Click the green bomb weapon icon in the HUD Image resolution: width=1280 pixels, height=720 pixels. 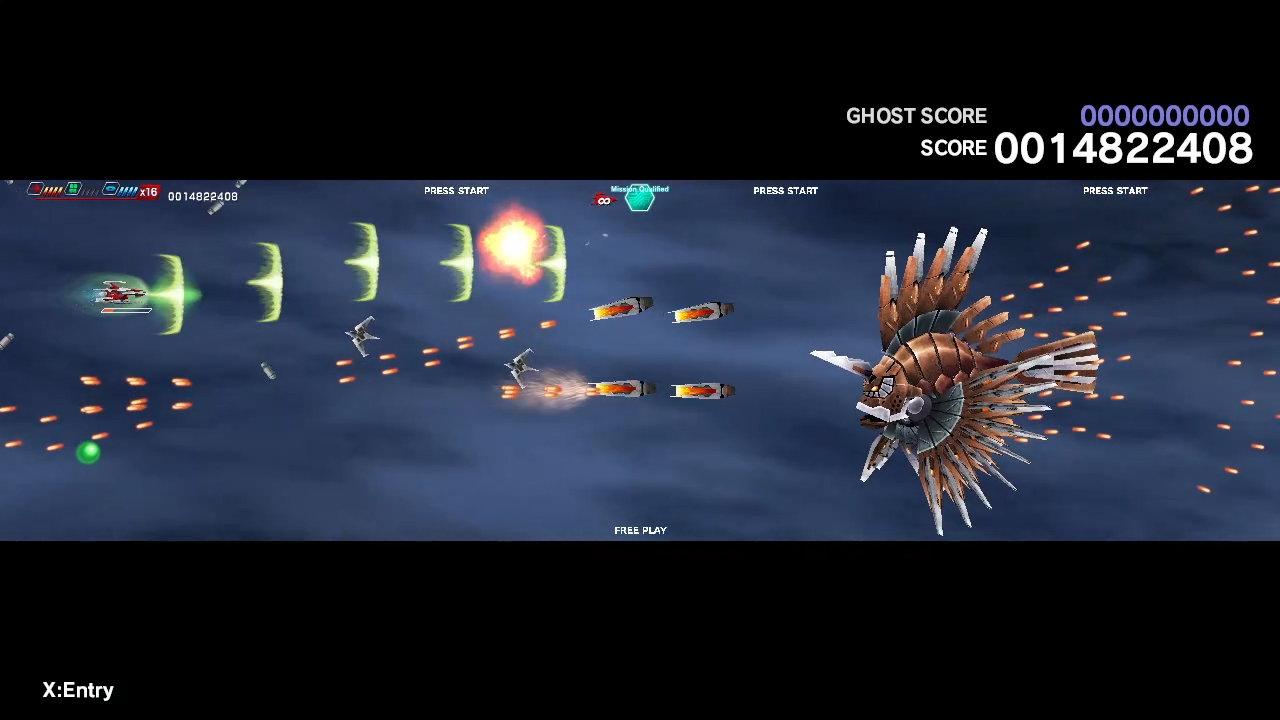72,188
